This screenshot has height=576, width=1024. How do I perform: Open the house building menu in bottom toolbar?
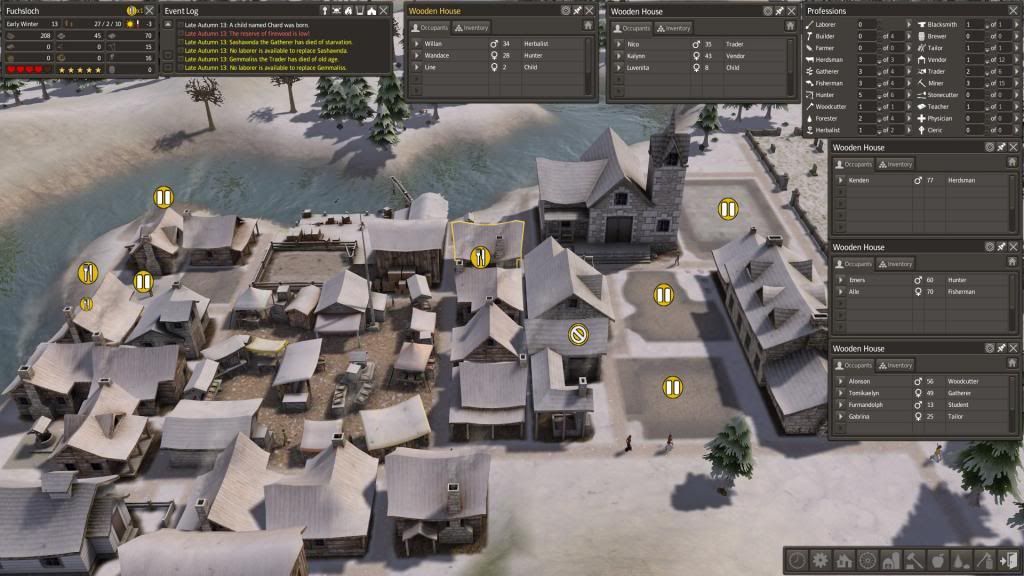[x=844, y=560]
